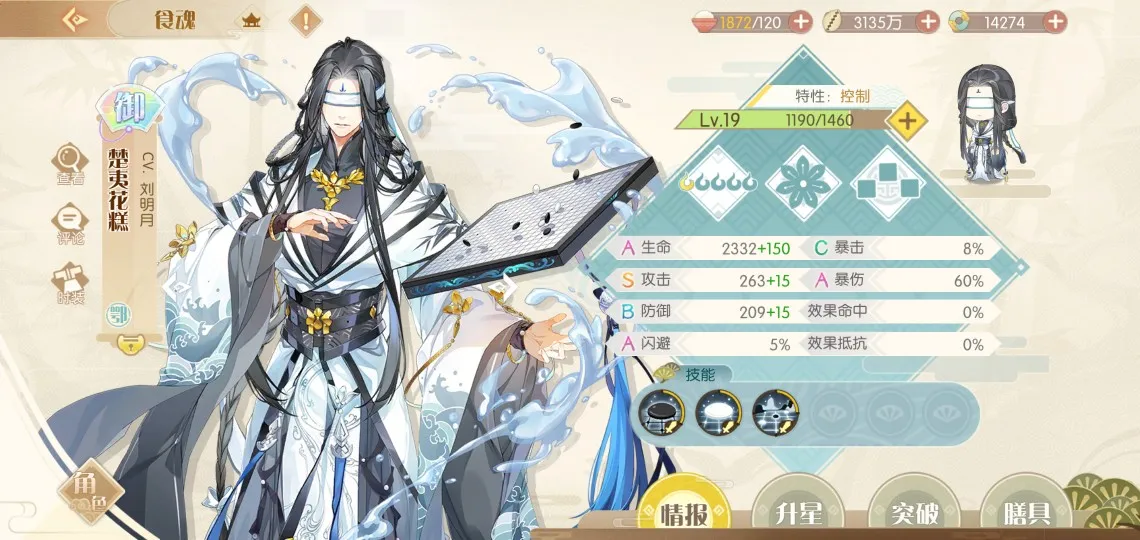This screenshot has height=540, width=1140.
Task: Open the 评论 comments
Action: (x=70, y=223)
